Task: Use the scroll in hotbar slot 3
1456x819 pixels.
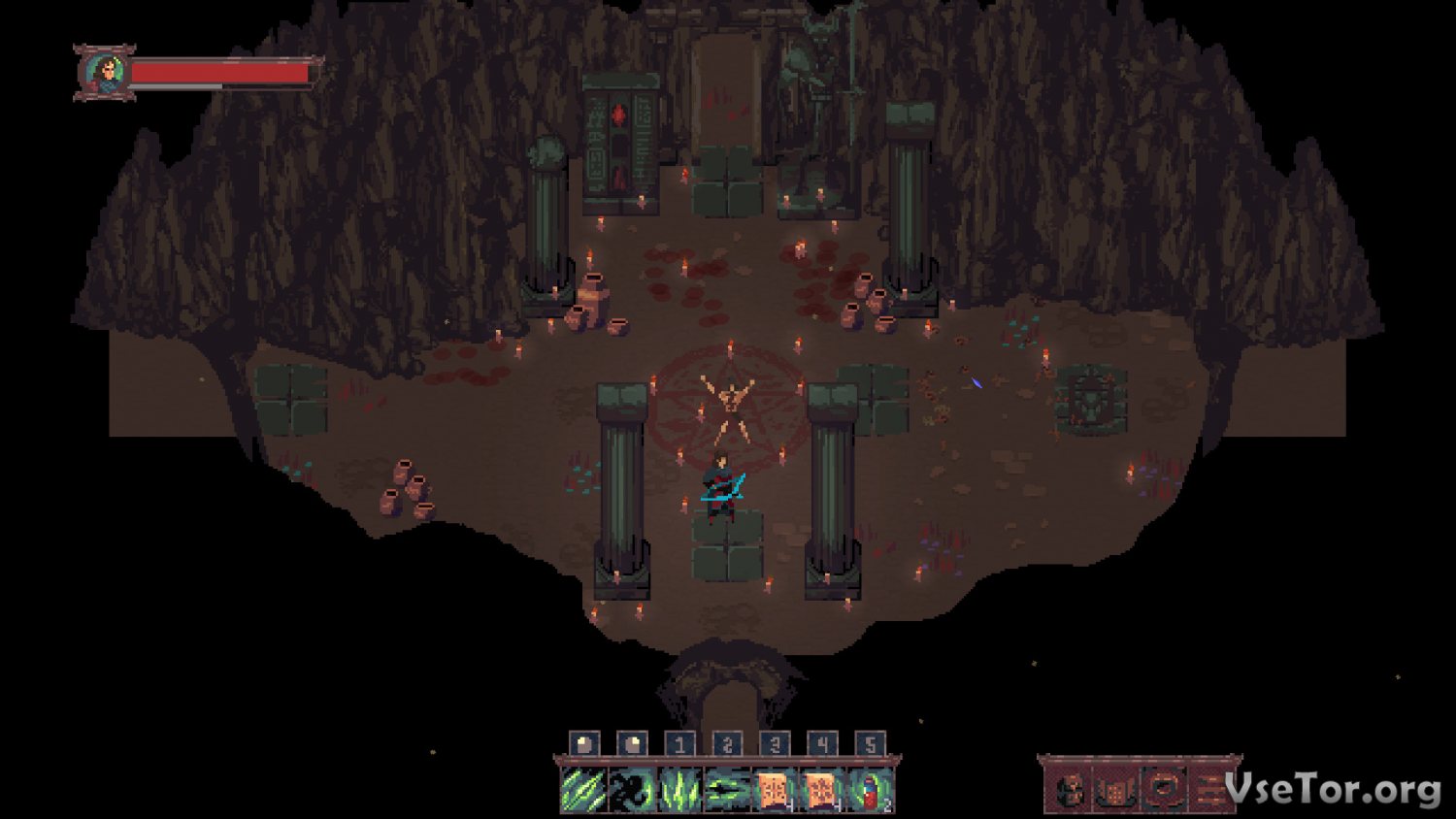Action: (775, 790)
